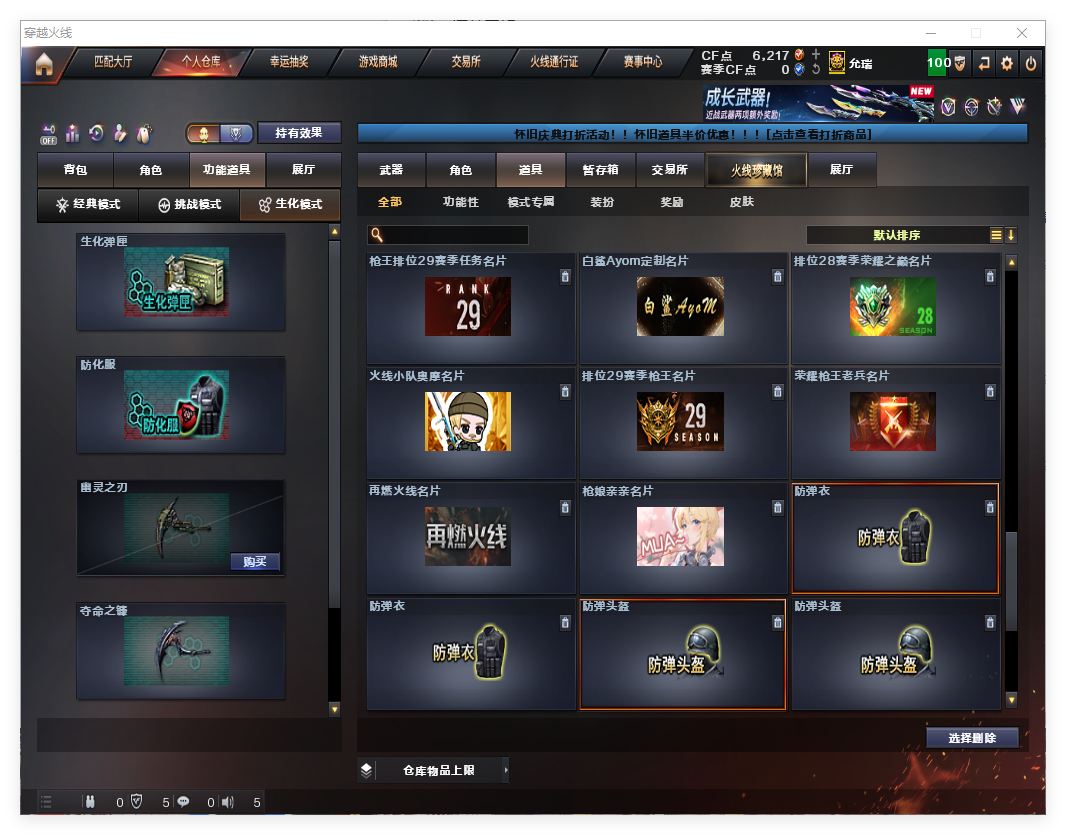Switch to the 经典模式 classic mode tab

click(x=88, y=204)
